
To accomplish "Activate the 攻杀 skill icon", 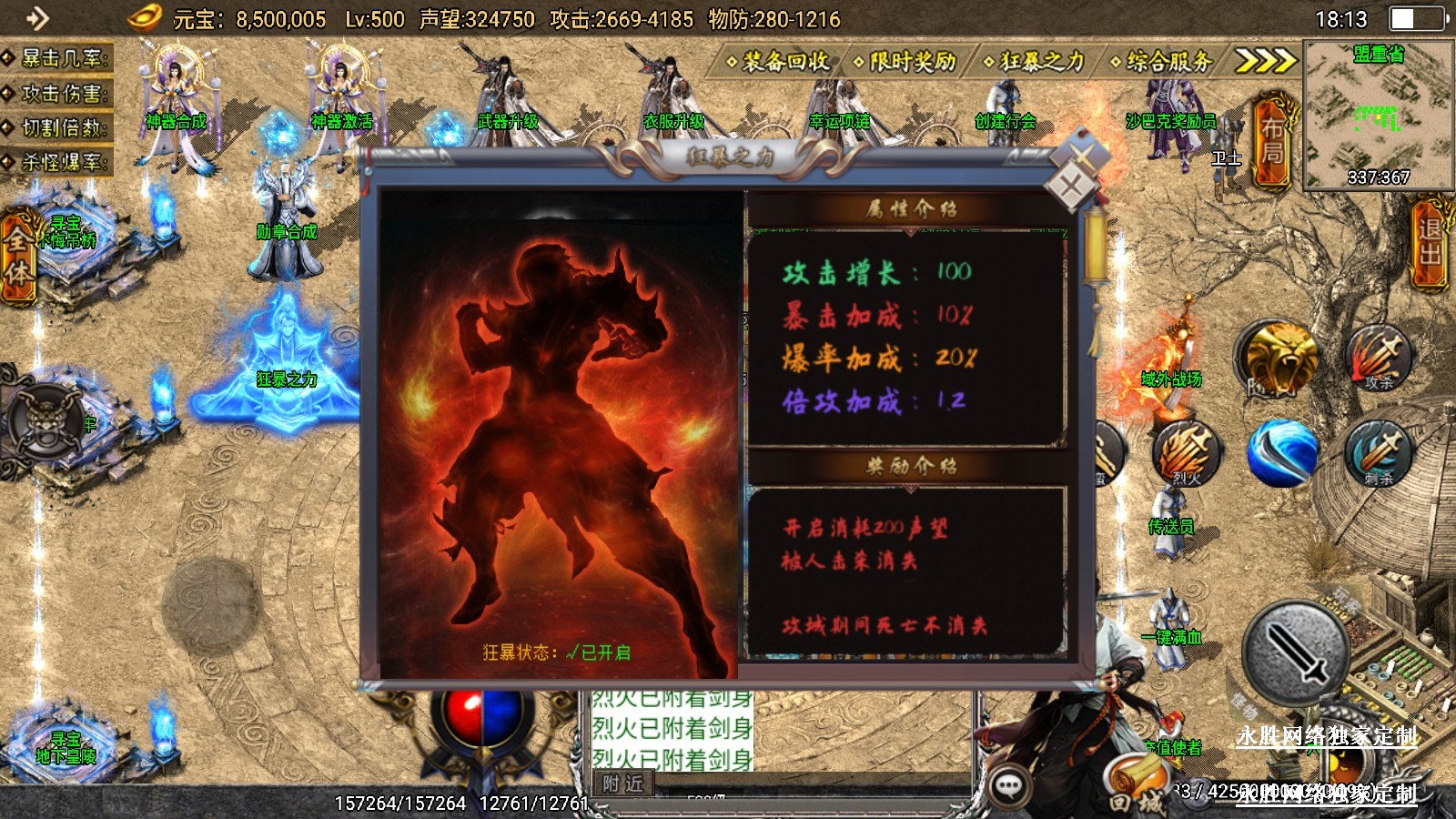I will [x=1379, y=356].
